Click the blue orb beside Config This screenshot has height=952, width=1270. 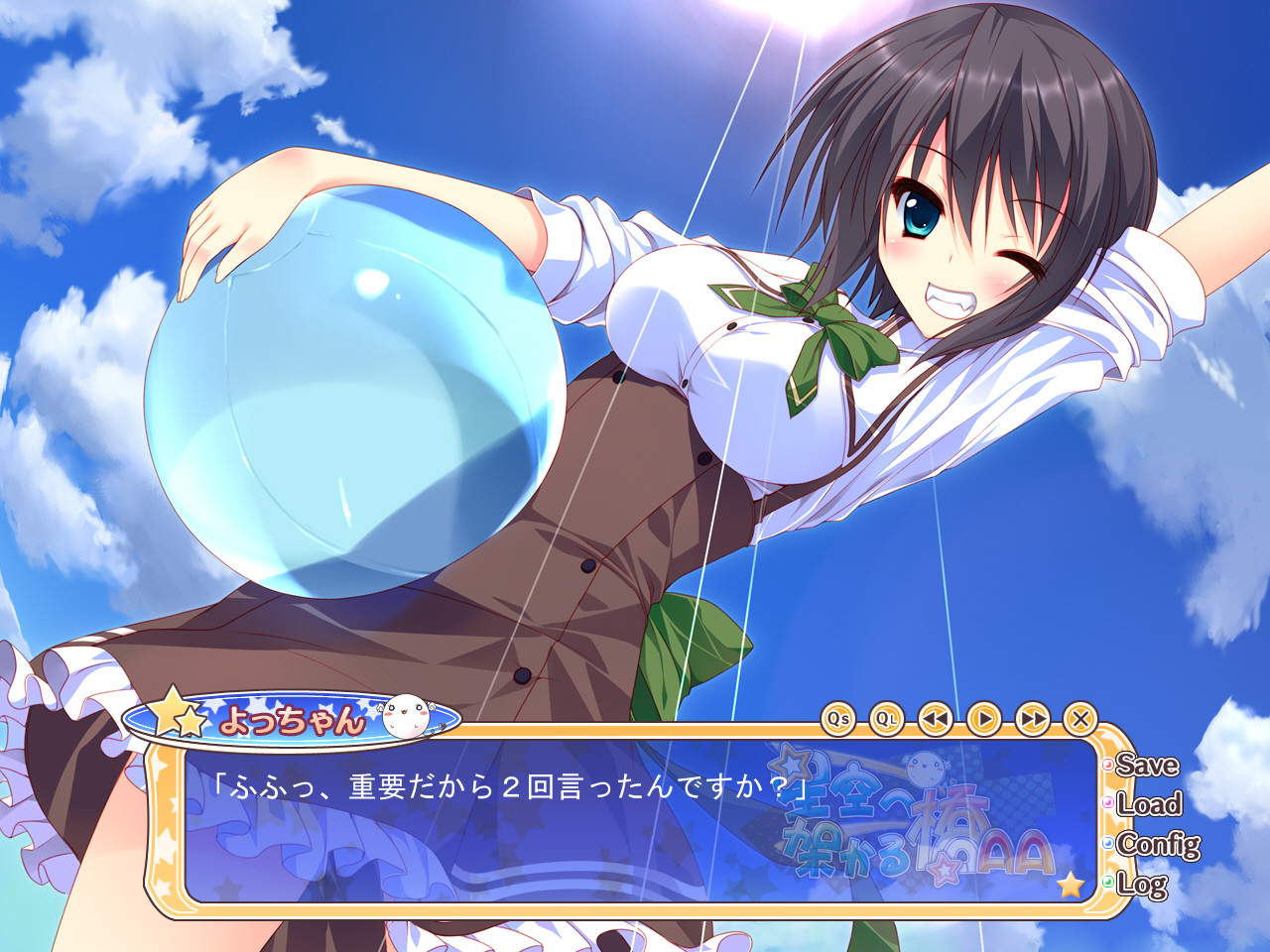[1108, 845]
